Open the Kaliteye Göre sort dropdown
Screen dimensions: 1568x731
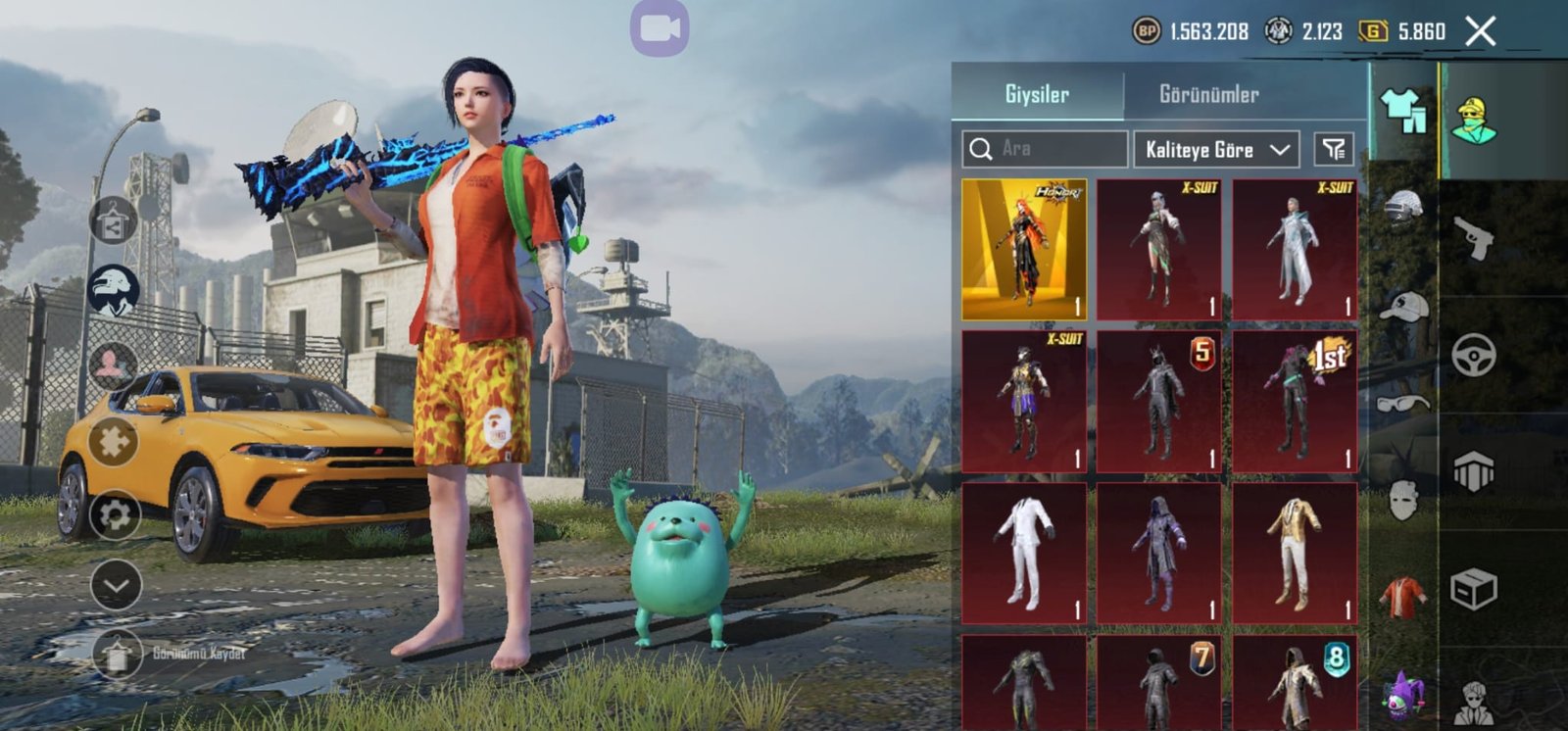[1216, 150]
